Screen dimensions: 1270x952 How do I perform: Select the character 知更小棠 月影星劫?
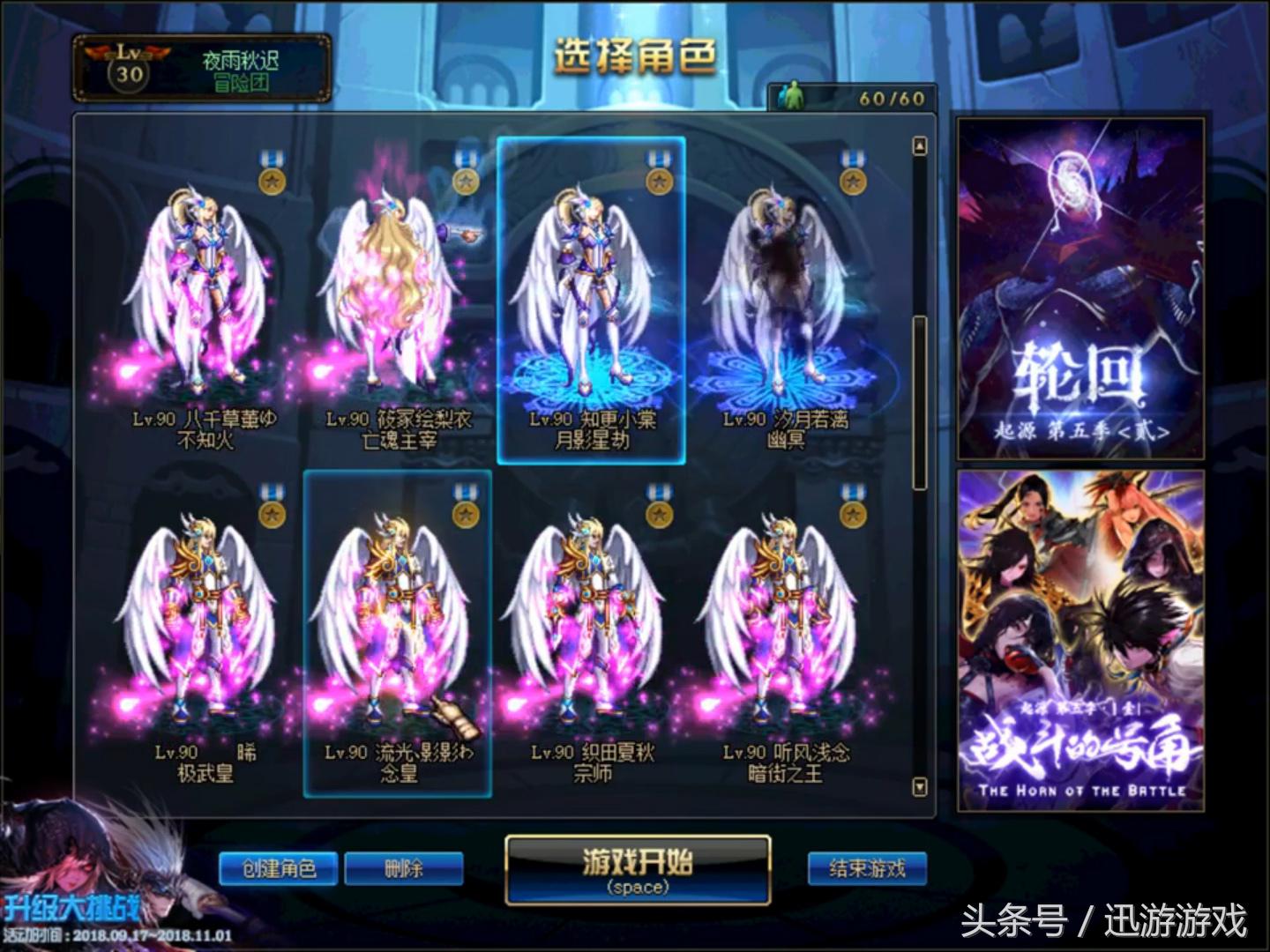tap(593, 300)
